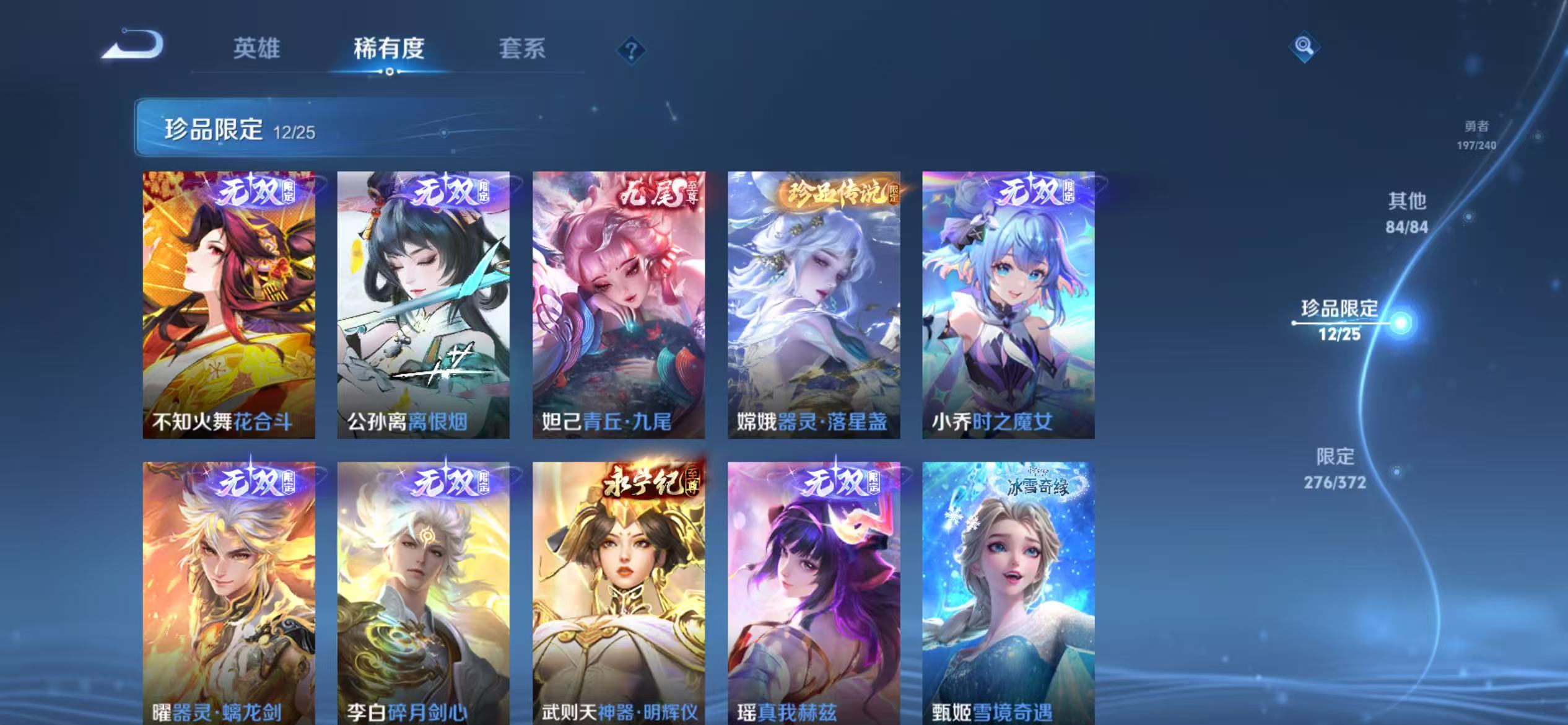Select the 稀有度 tab
The image size is (1568, 725).
390,50
